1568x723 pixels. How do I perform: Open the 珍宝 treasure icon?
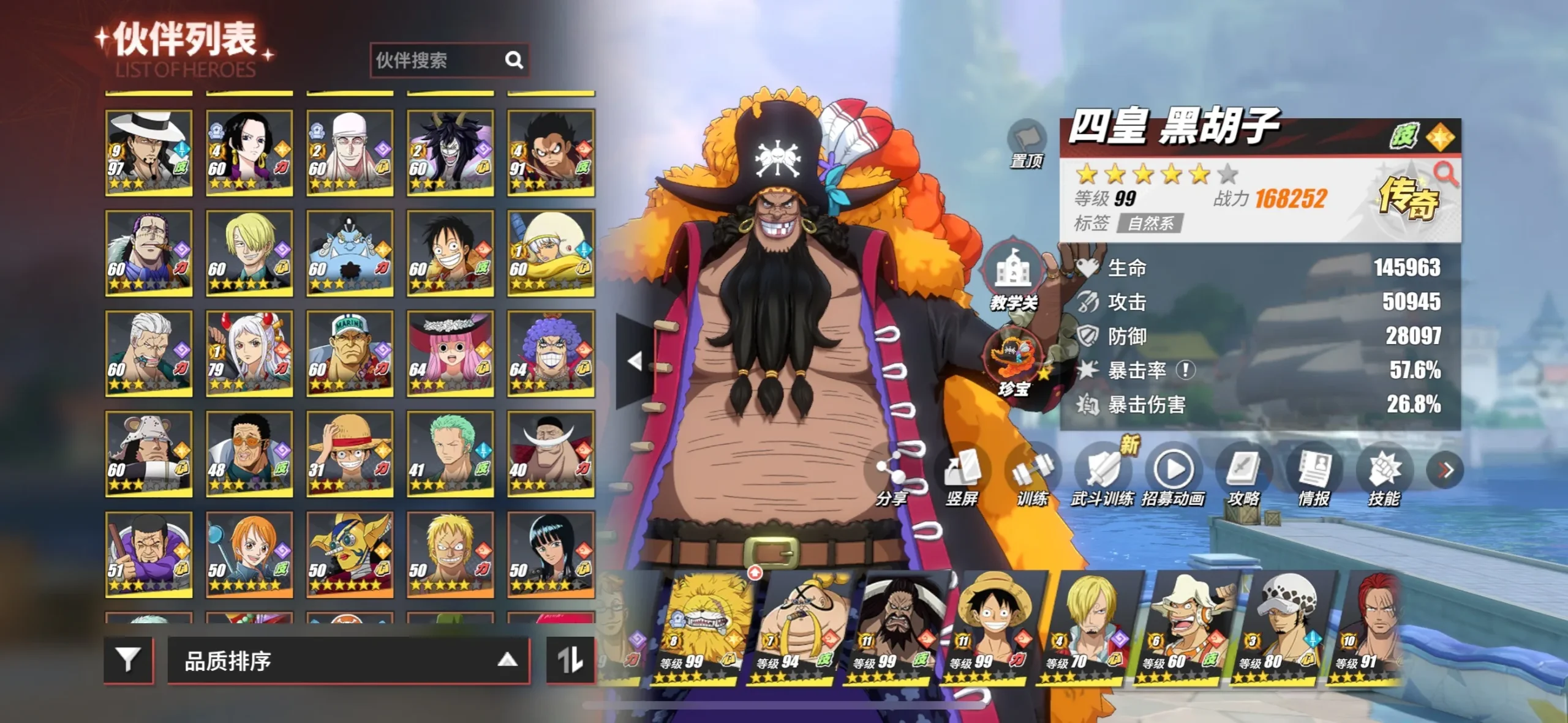click(x=1013, y=362)
